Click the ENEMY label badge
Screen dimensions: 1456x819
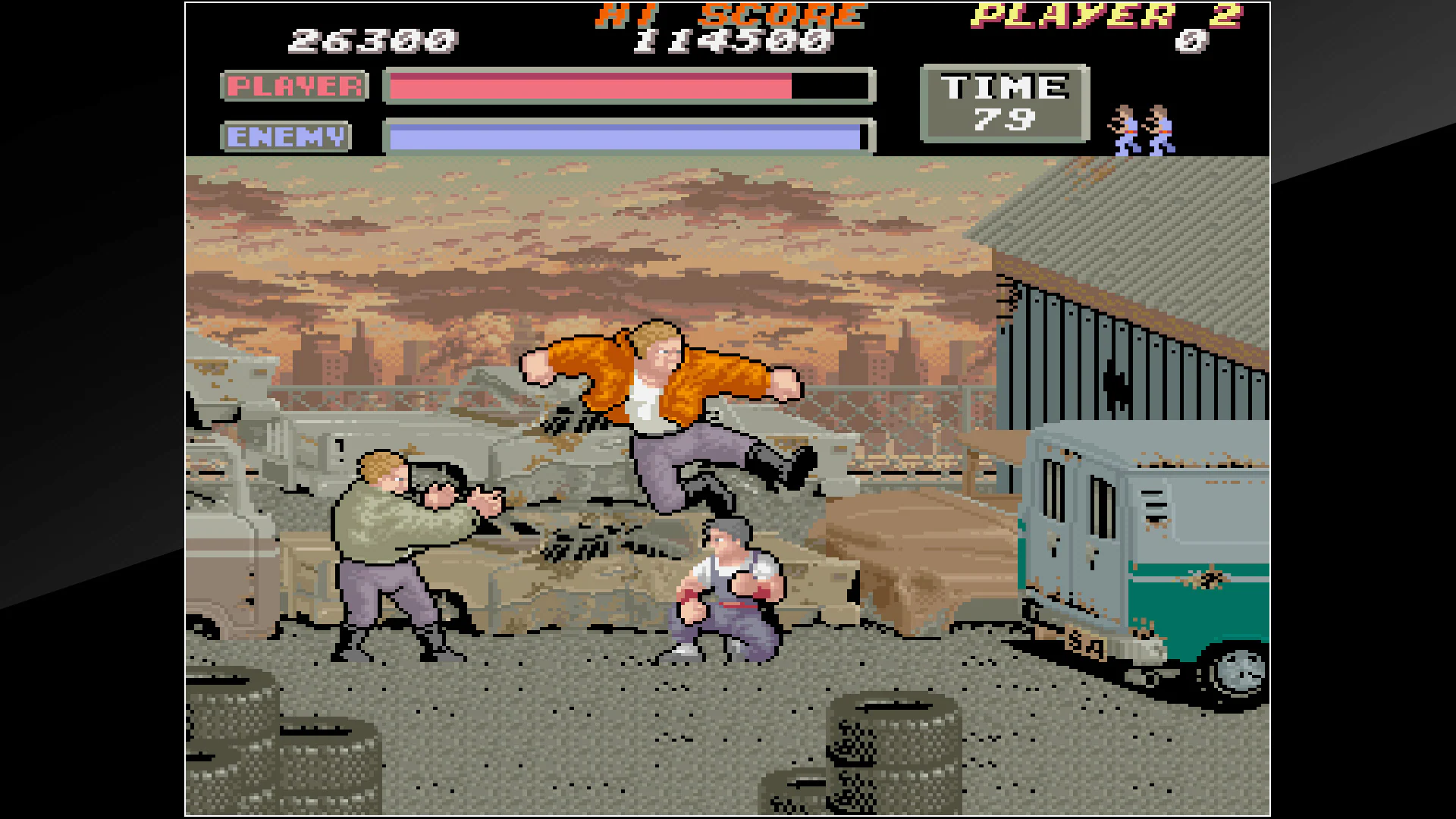(x=284, y=136)
